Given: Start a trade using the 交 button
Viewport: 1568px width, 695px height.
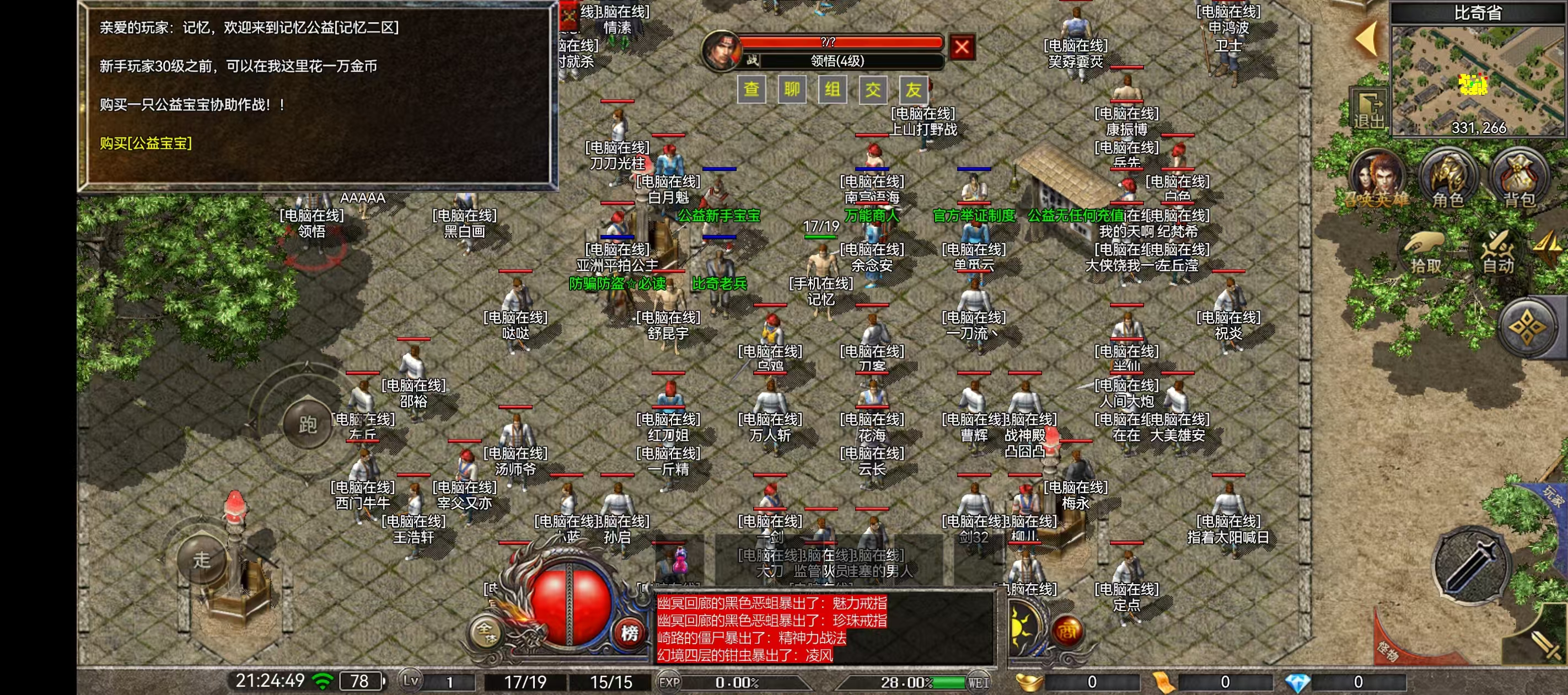Looking at the screenshot, I should coord(873,89).
